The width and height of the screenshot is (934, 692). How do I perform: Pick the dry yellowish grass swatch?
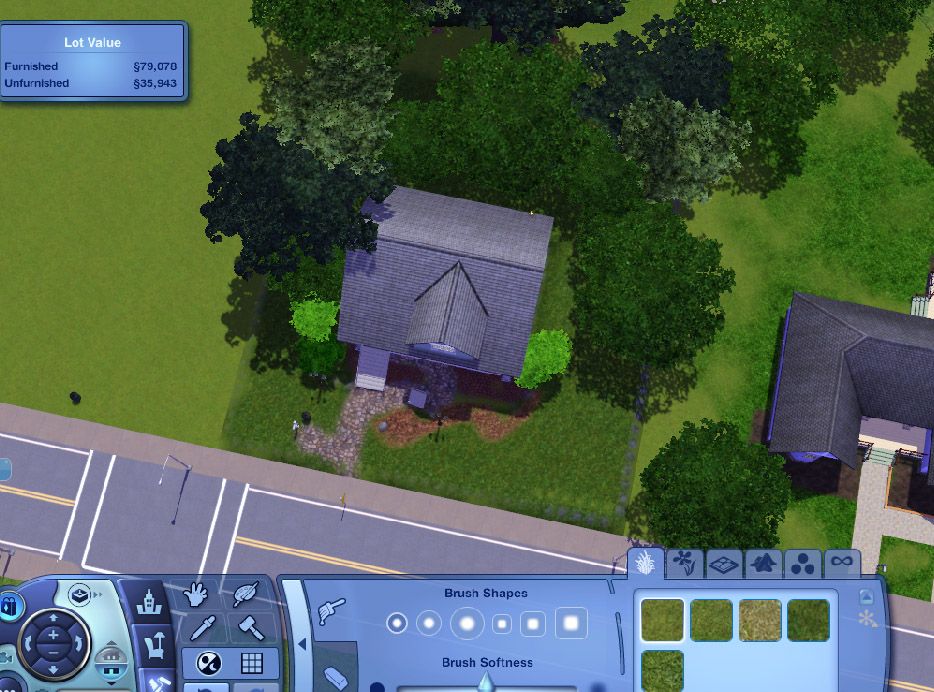tap(760, 620)
